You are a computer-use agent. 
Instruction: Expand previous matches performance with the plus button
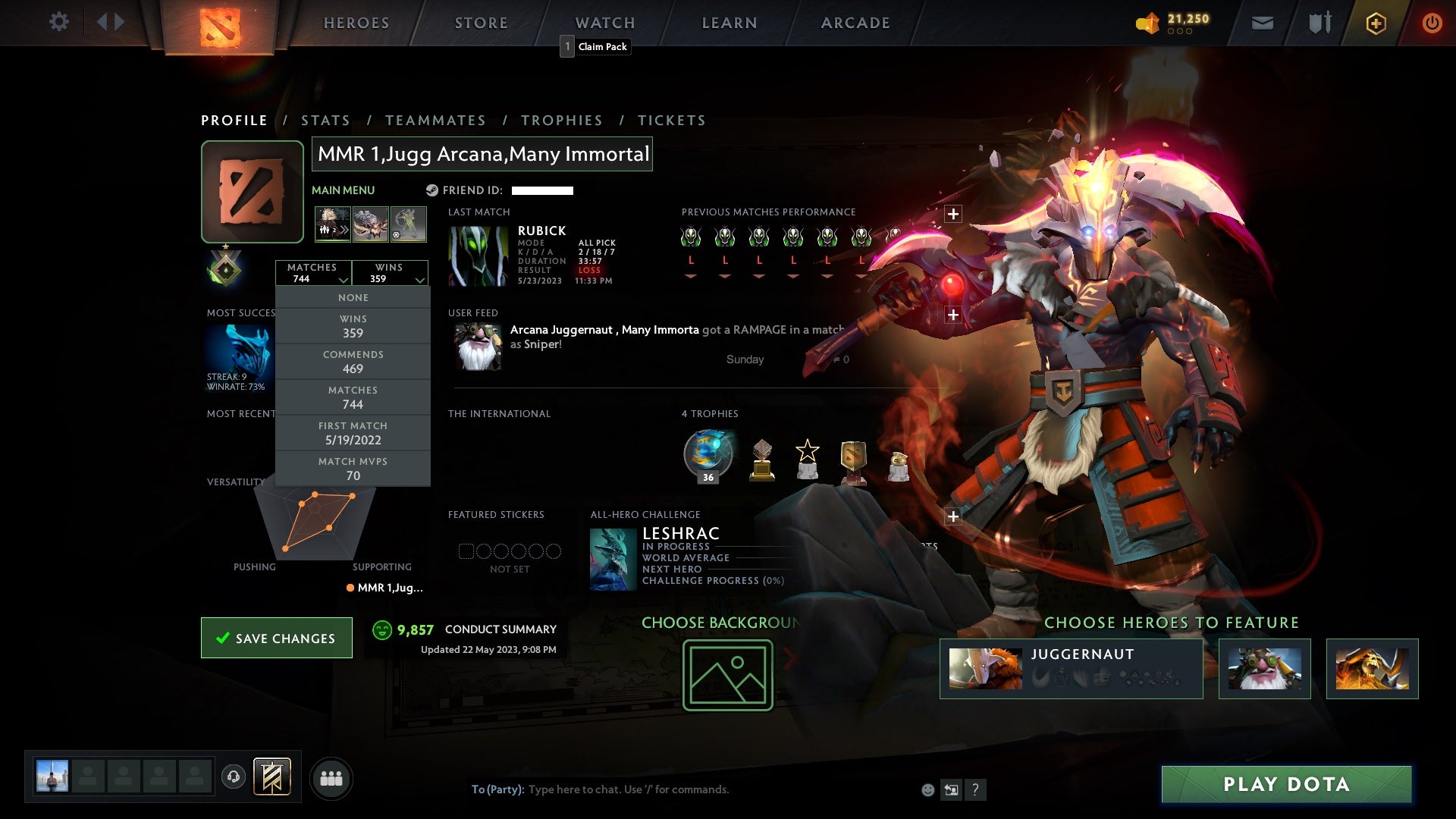954,214
